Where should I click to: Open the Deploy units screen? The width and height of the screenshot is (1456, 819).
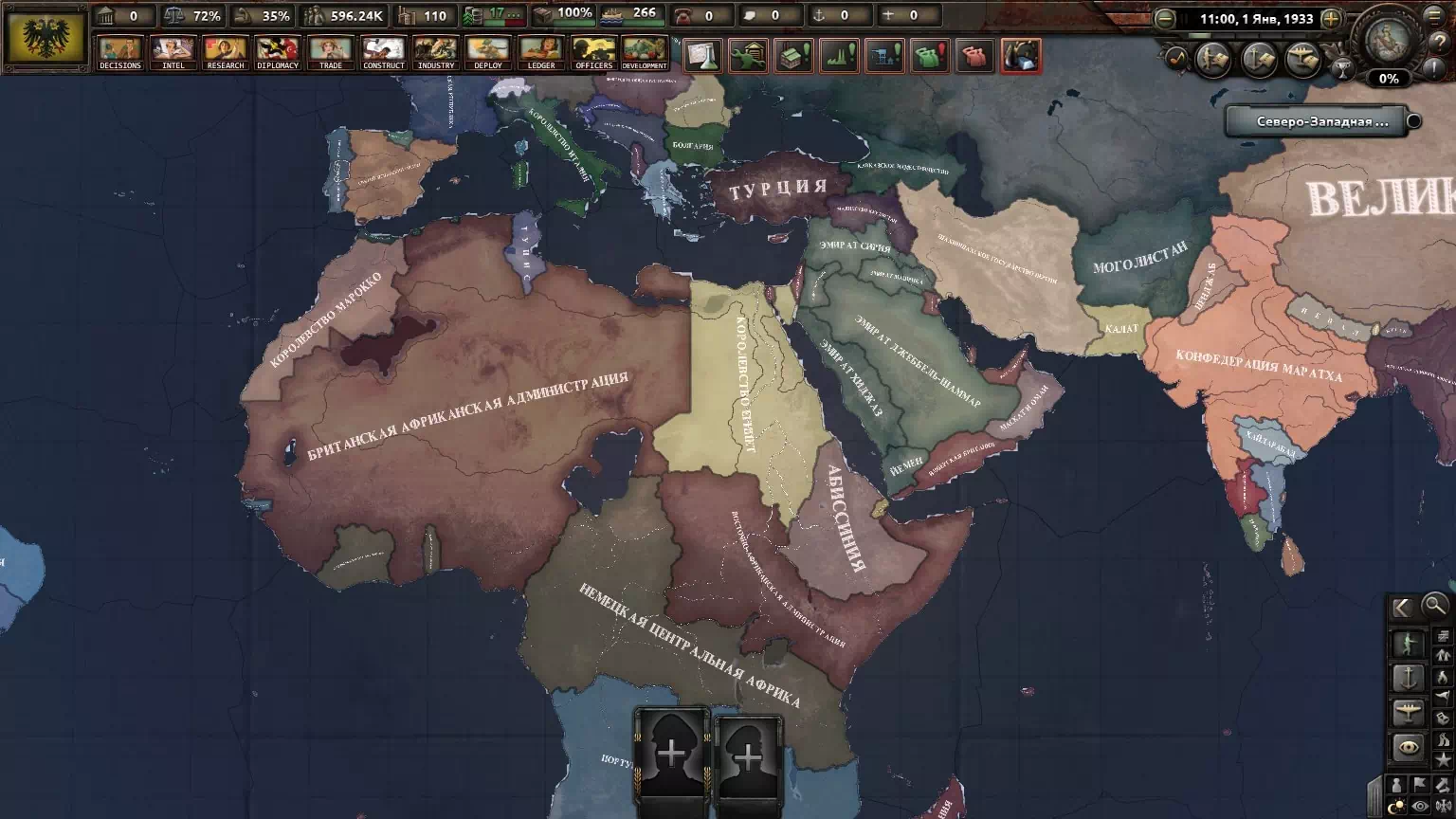click(x=488, y=52)
